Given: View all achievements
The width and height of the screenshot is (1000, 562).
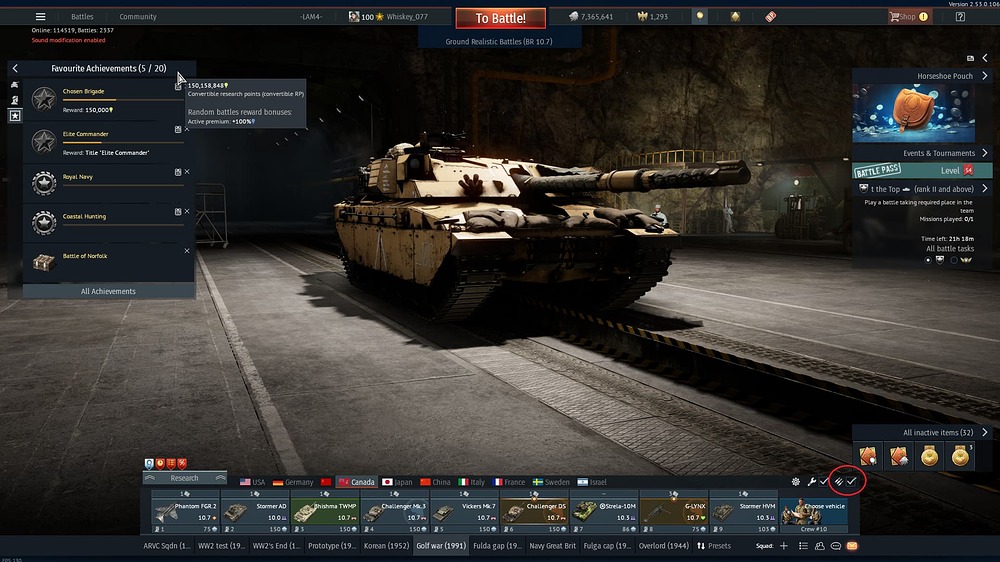Looking at the screenshot, I should click(x=108, y=291).
